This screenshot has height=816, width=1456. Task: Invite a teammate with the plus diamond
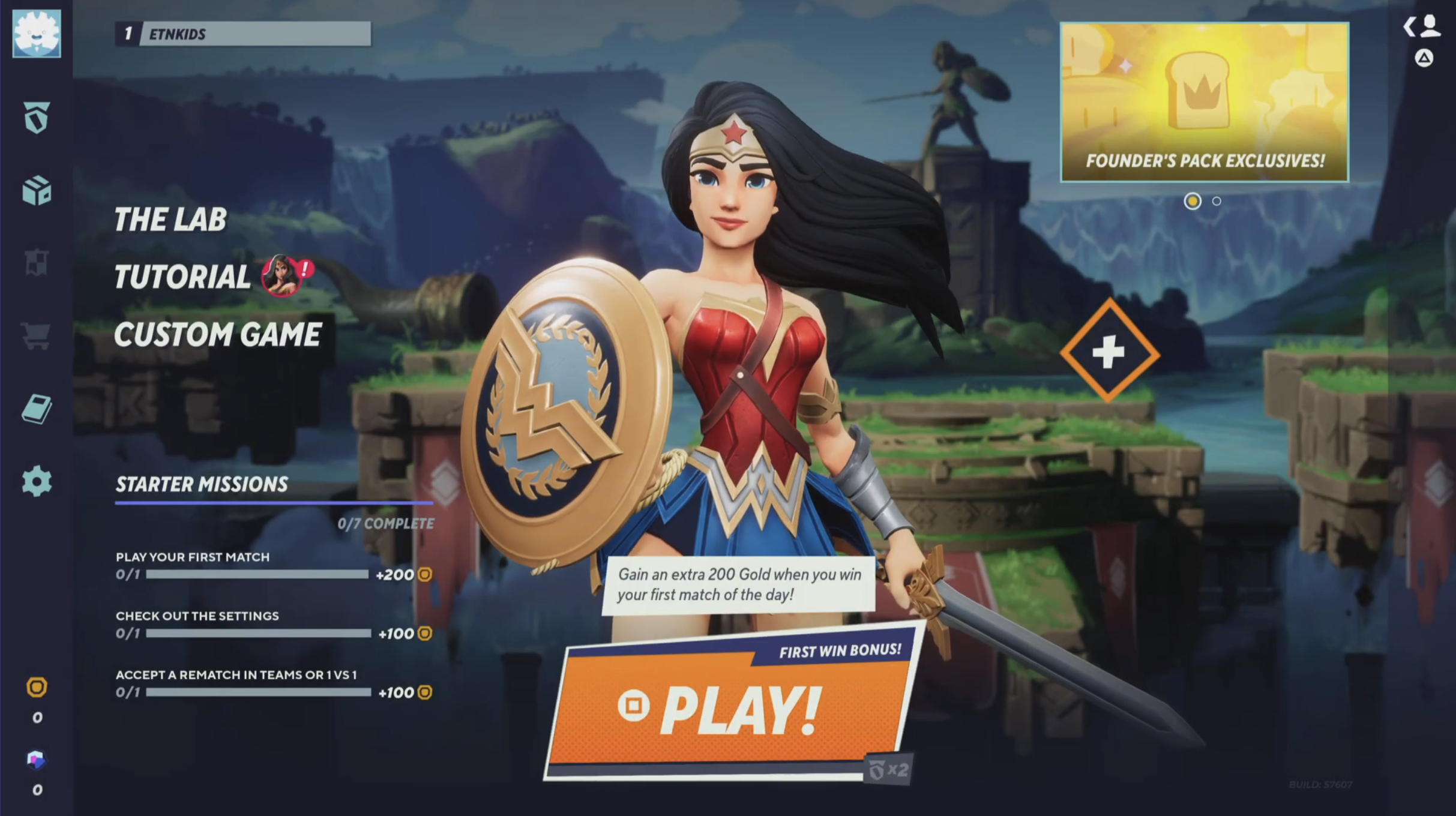click(1109, 352)
